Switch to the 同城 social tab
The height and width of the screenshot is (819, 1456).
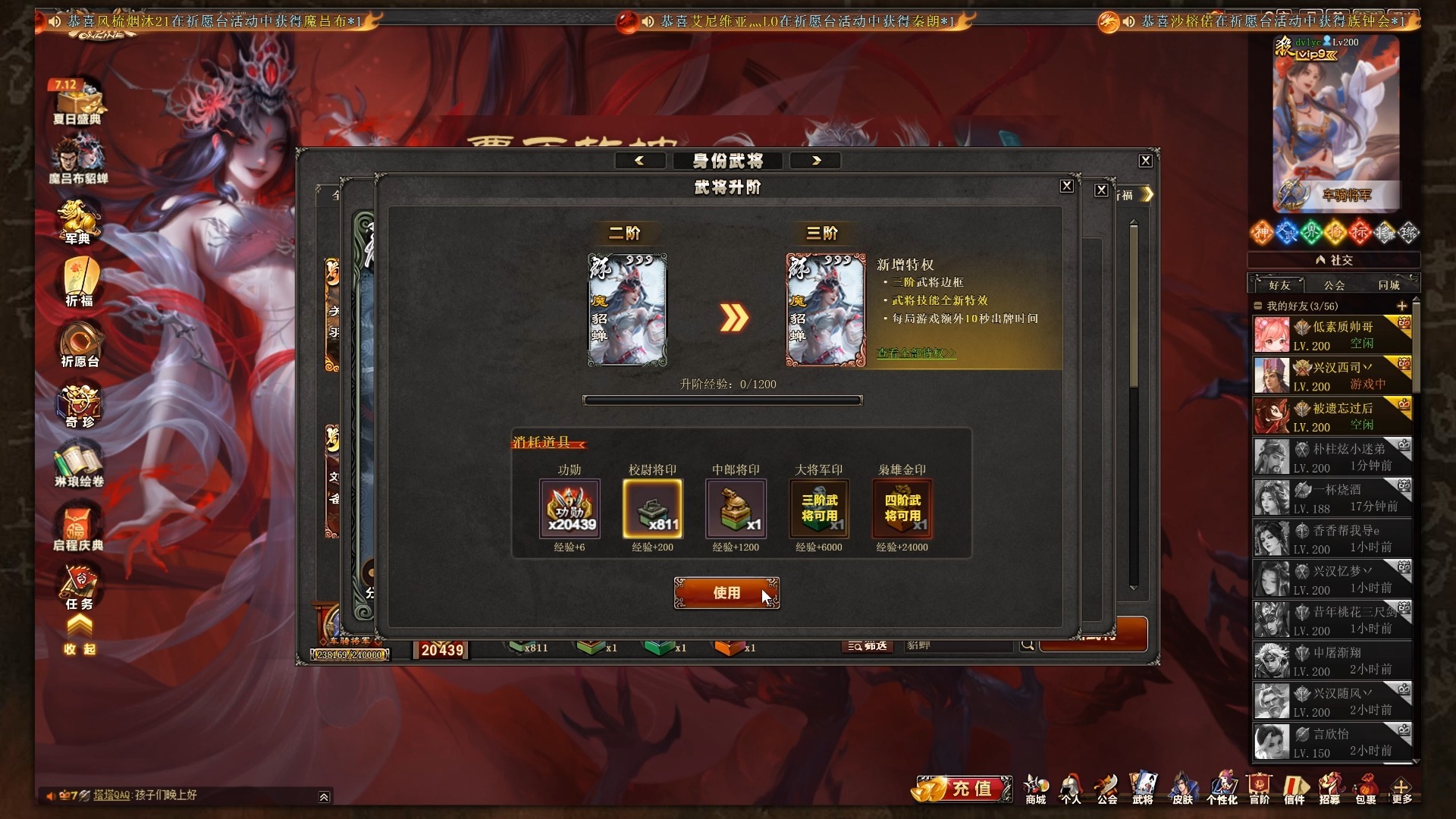click(1389, 285)
